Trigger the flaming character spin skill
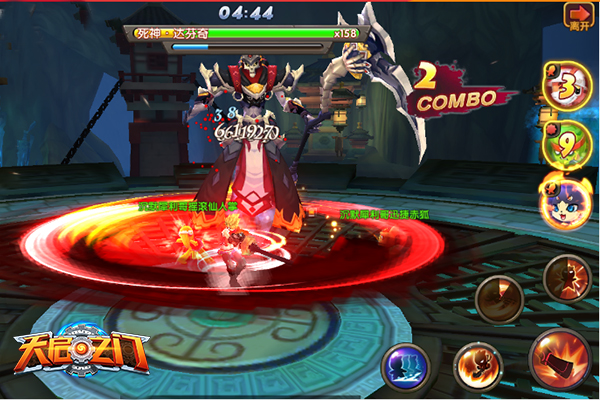 click(477, 367)
